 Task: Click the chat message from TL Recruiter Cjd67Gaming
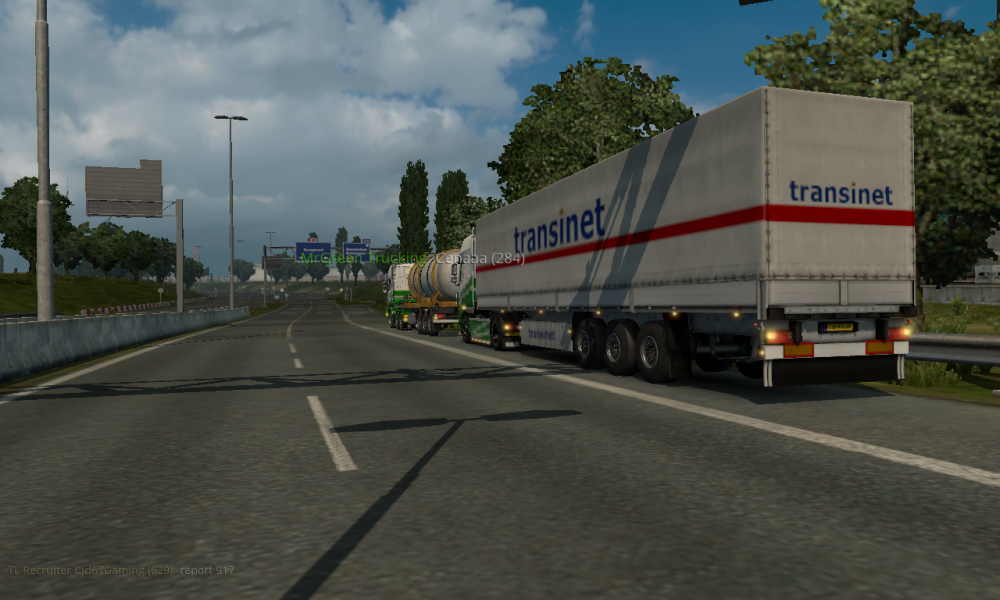click(x=121, y=570)
